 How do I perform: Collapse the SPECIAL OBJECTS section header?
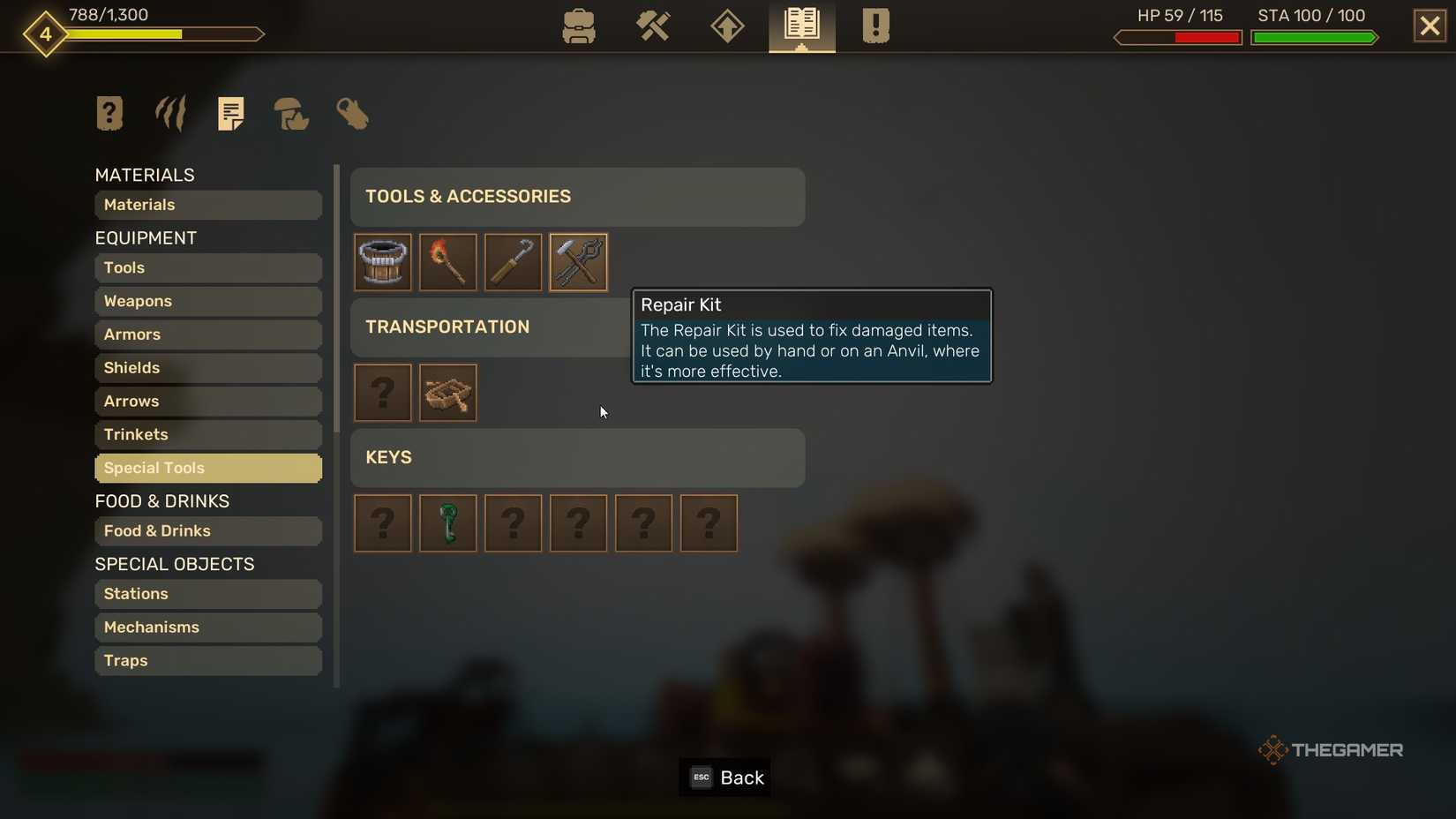[x=175, y=564]
